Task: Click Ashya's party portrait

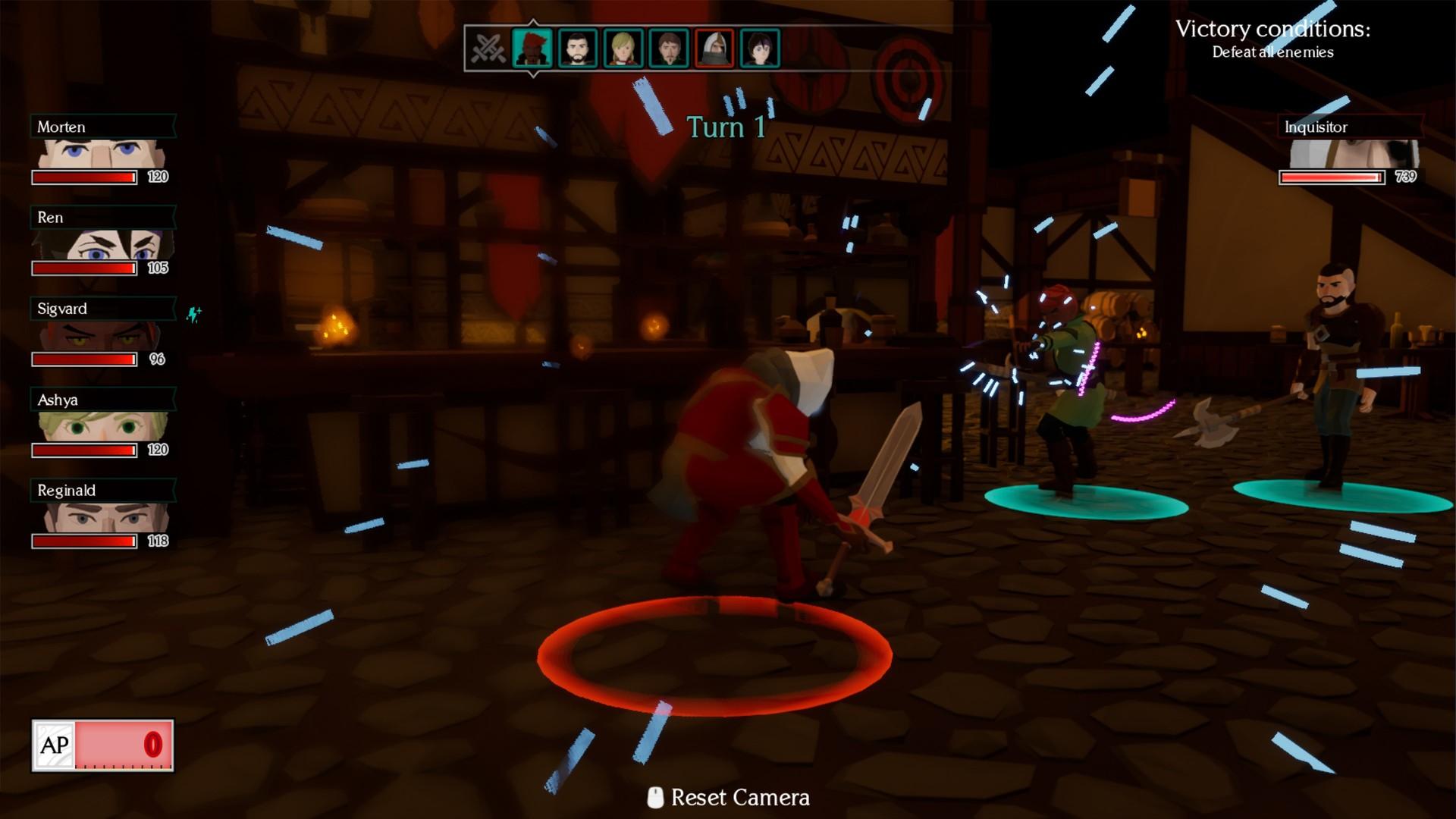Action: (x=102, y=426)
